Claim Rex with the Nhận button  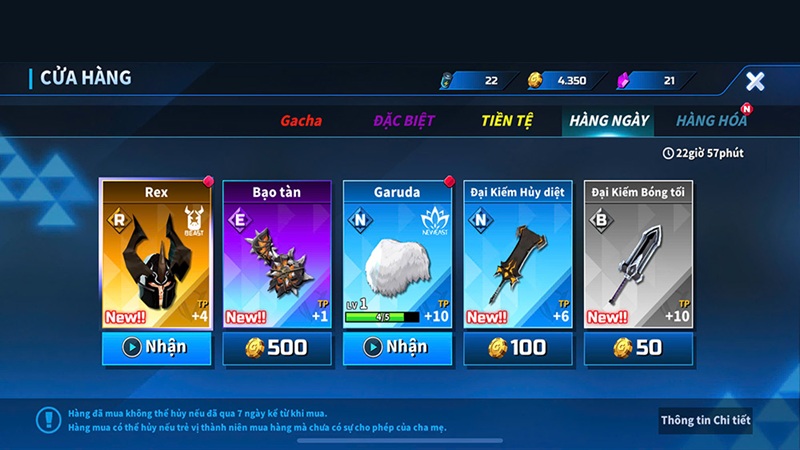coord(156,348)
